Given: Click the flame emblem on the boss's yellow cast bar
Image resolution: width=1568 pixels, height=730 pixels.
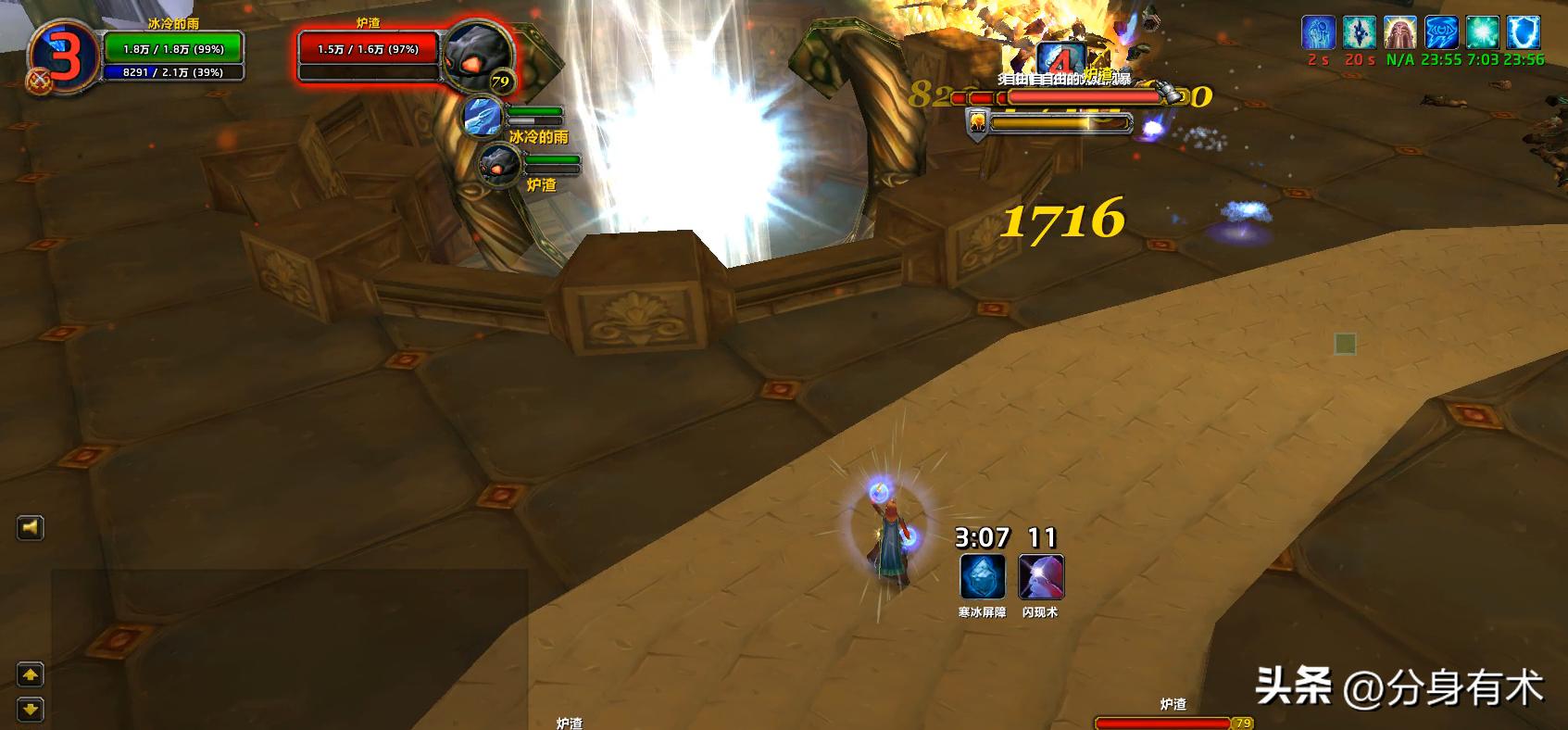Looking at the screenshot, I should (978, 123).
